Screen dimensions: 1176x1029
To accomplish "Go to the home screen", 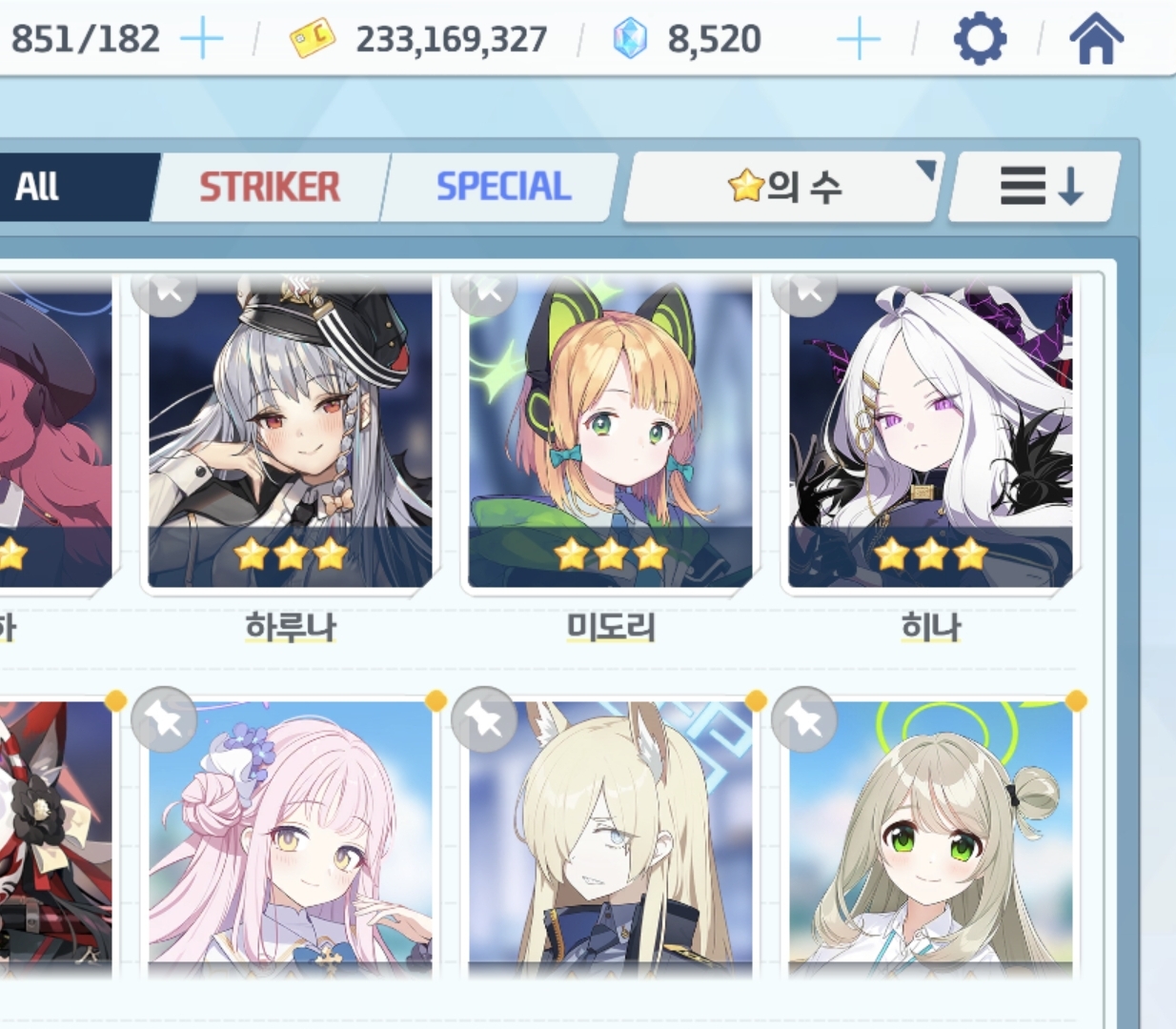I will point(1096,40).
